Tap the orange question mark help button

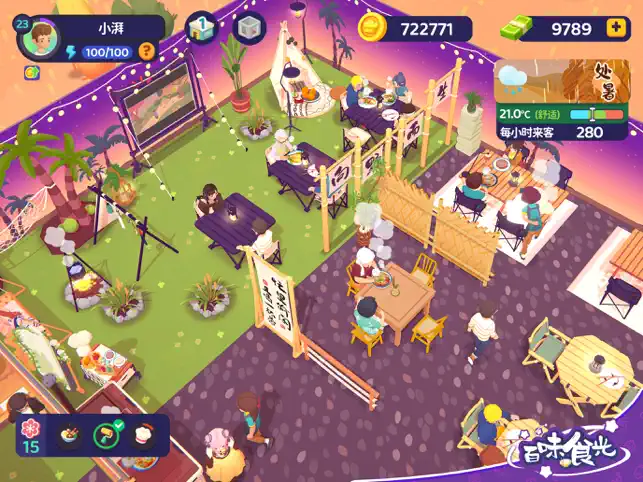pyautogui.click(x=147, y=51)
